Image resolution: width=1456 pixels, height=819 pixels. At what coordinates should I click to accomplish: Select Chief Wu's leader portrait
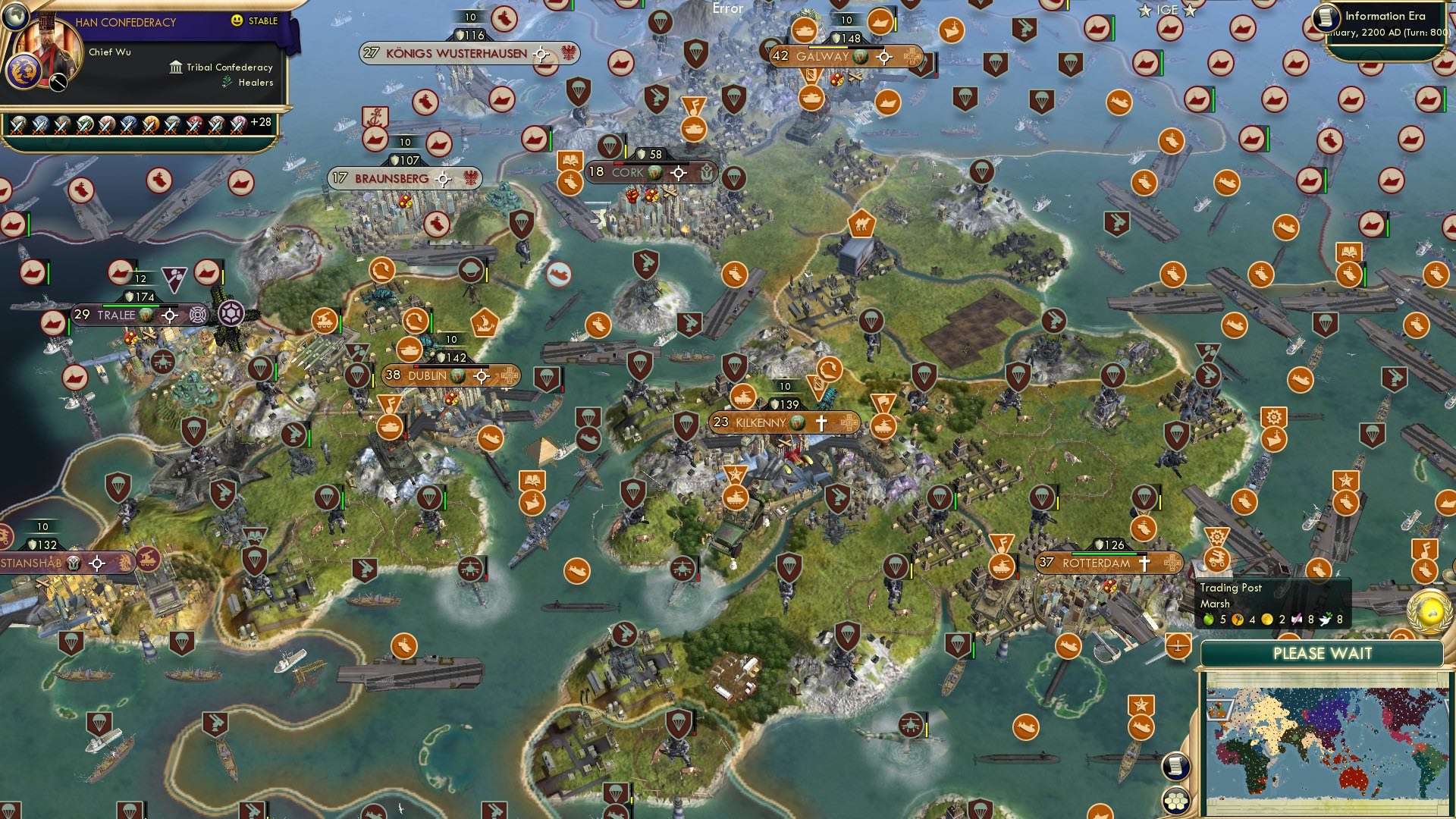(x=47, y=44)
